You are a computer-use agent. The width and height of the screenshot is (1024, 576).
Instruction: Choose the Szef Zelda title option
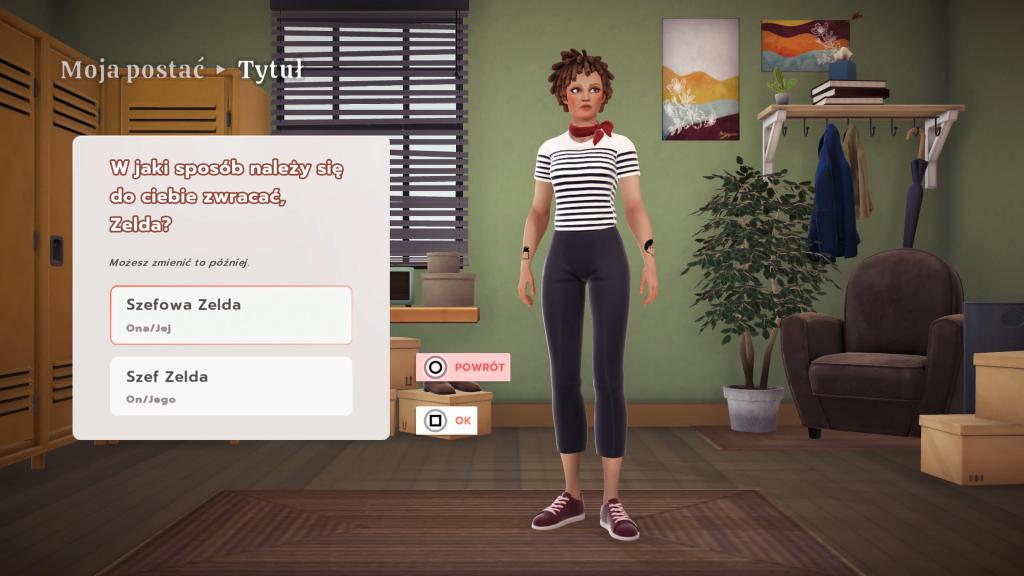coord(231,386)
